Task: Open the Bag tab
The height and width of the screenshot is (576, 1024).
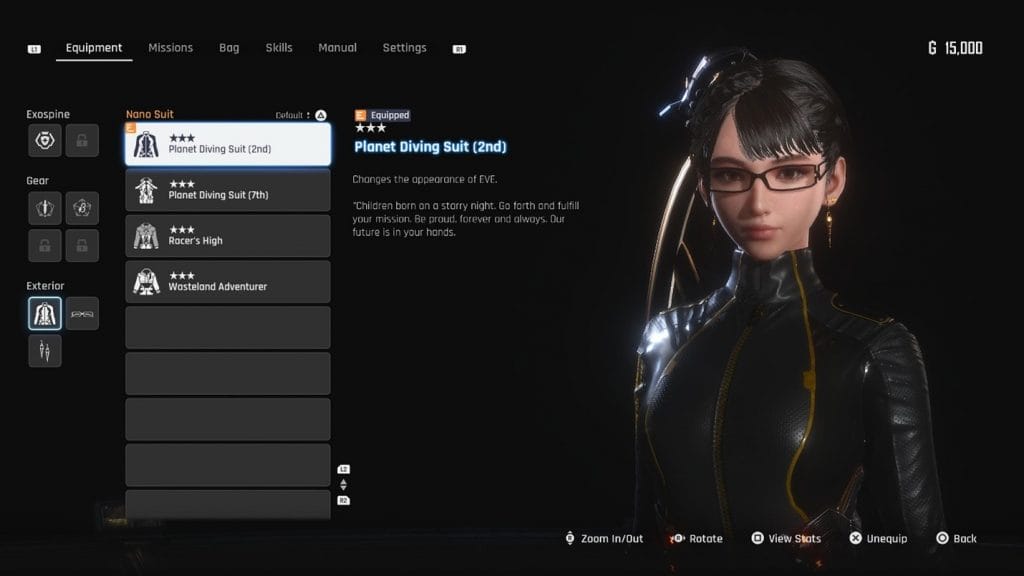Action: coord(229,48)
